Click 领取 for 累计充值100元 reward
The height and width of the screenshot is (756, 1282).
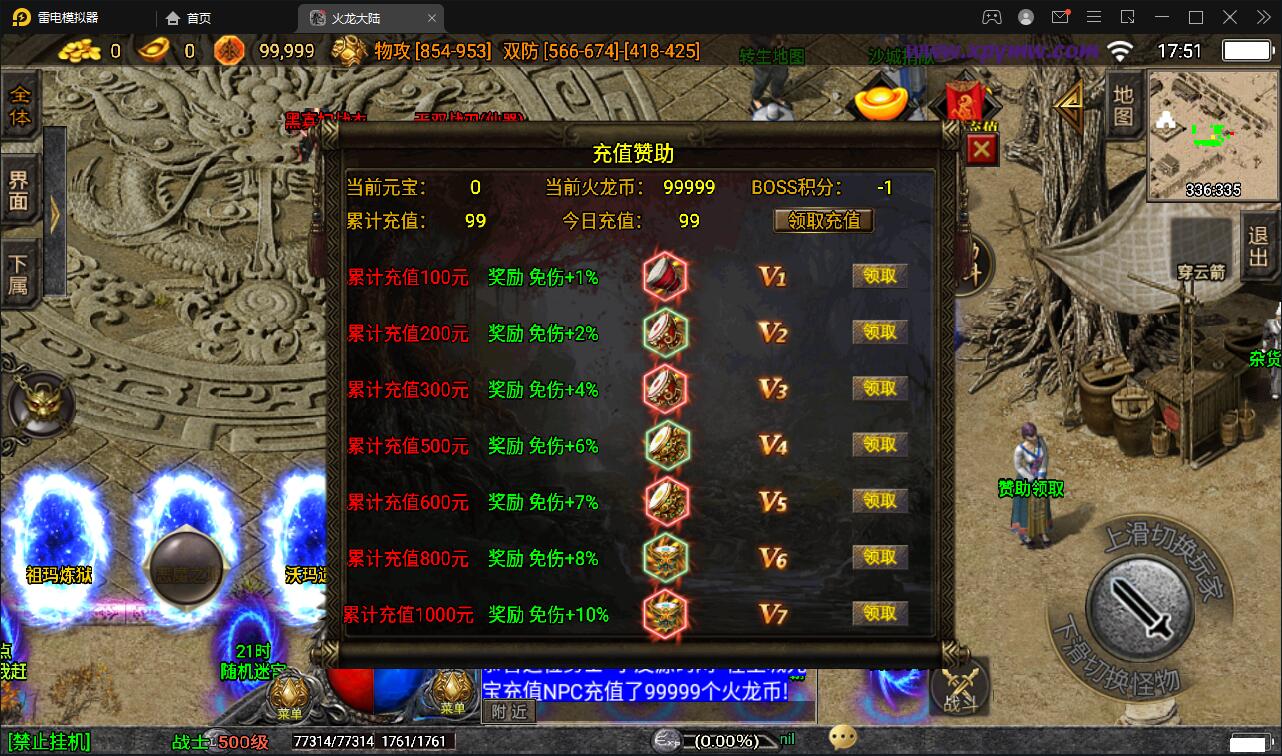point(878,277)
